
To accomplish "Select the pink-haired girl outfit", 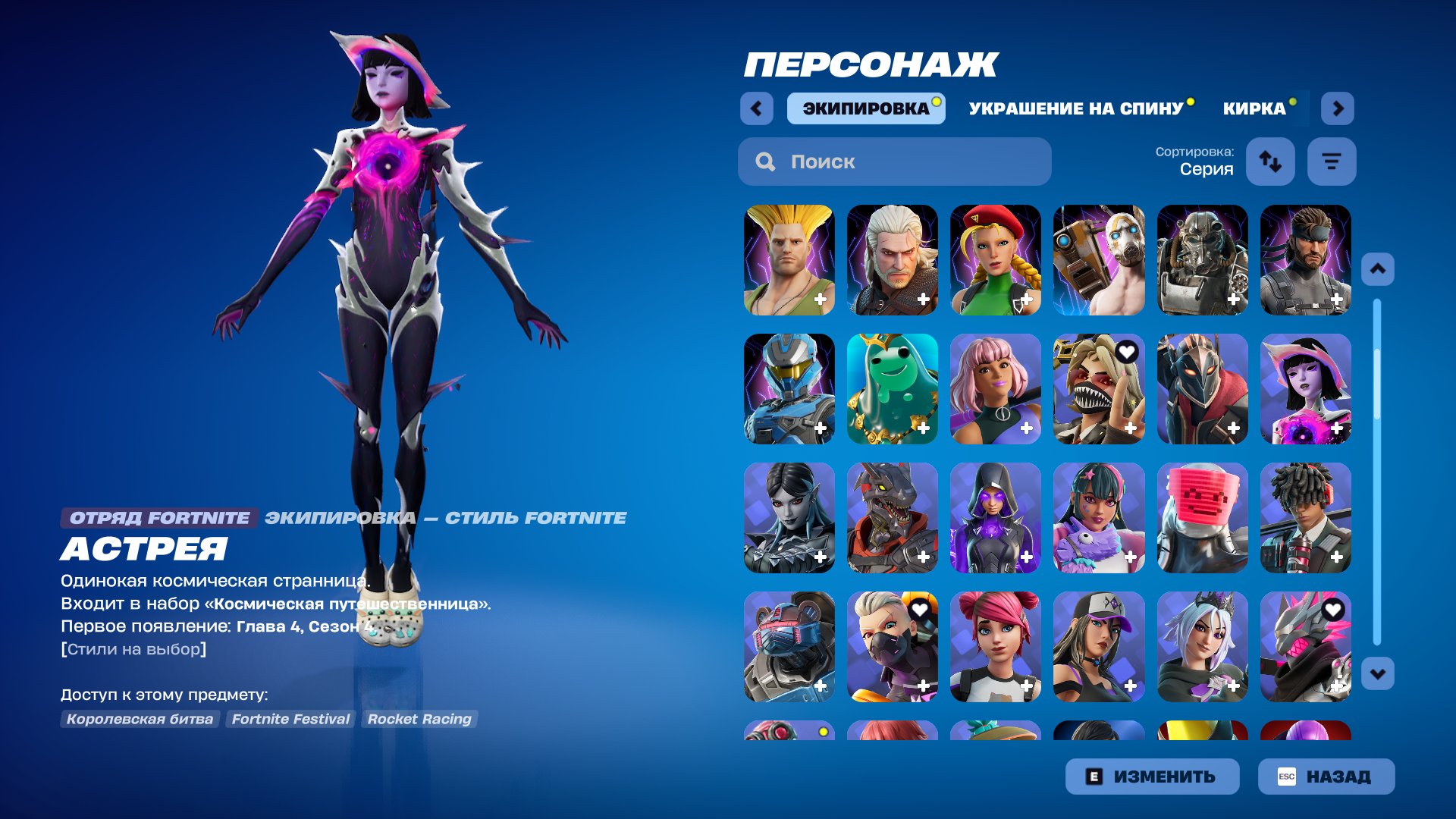I will point(995,389).
